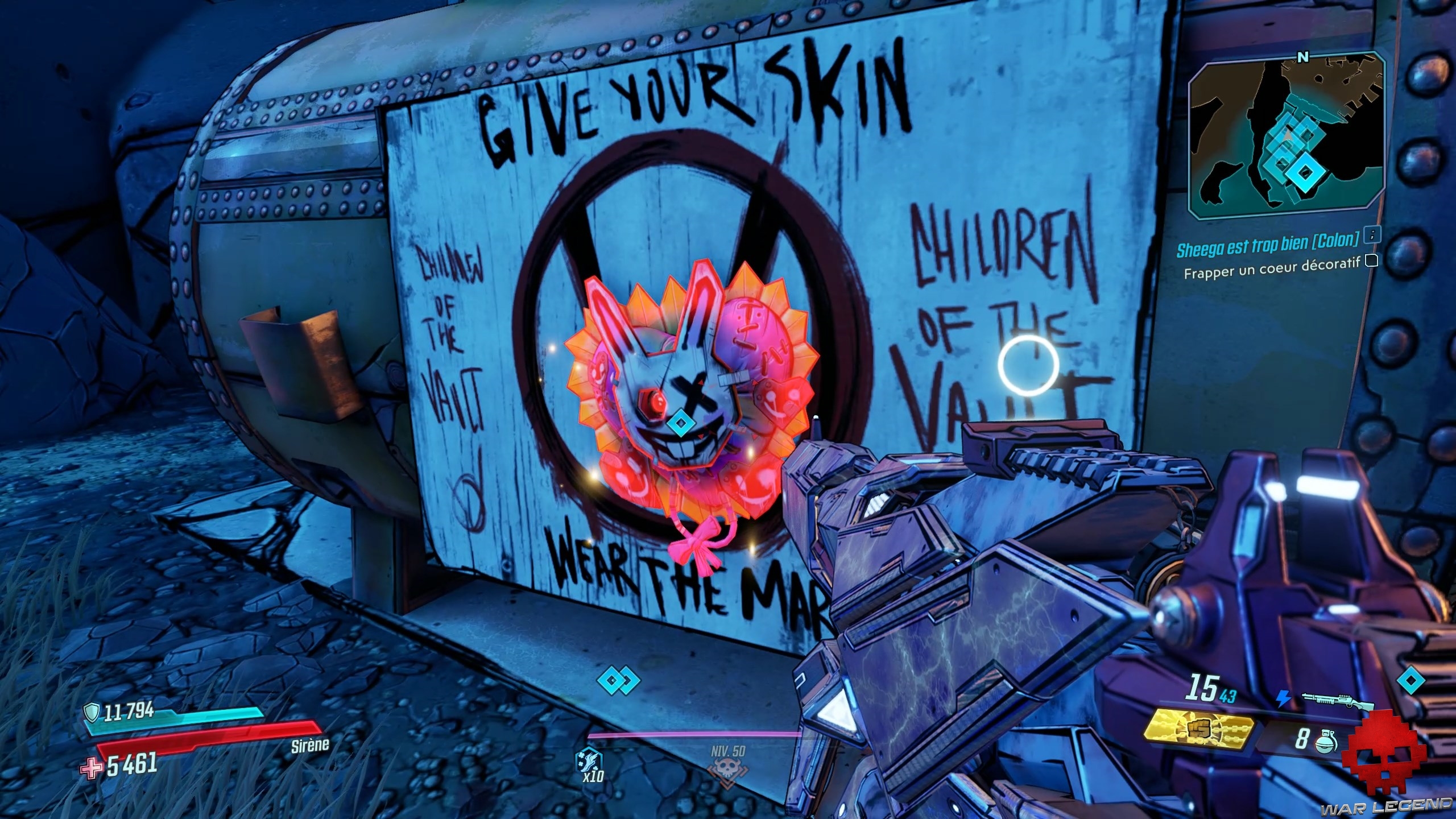Image resolution: width=1456 pixels, height=819 pixels.
Task: Click the N compass marker above the minimap
Action: [x=1302, y=57]
